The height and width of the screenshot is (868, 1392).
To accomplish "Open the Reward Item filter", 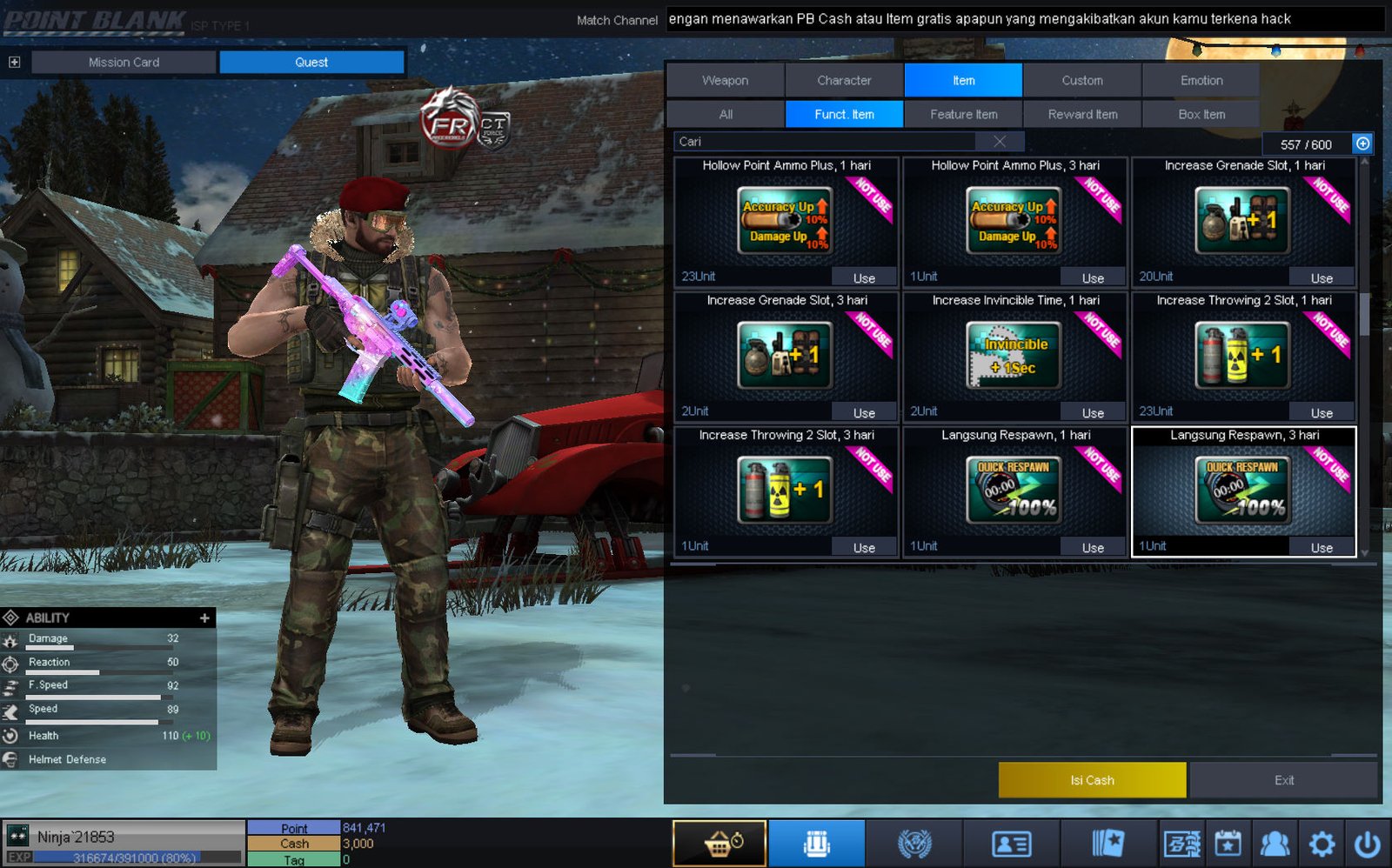I will click(x=1082, y=114).
